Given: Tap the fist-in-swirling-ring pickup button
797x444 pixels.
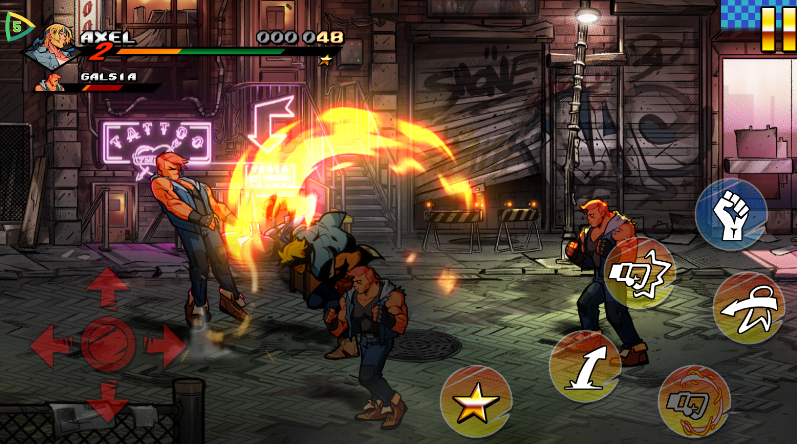Looking at the screenshot, I should [693, 401].
